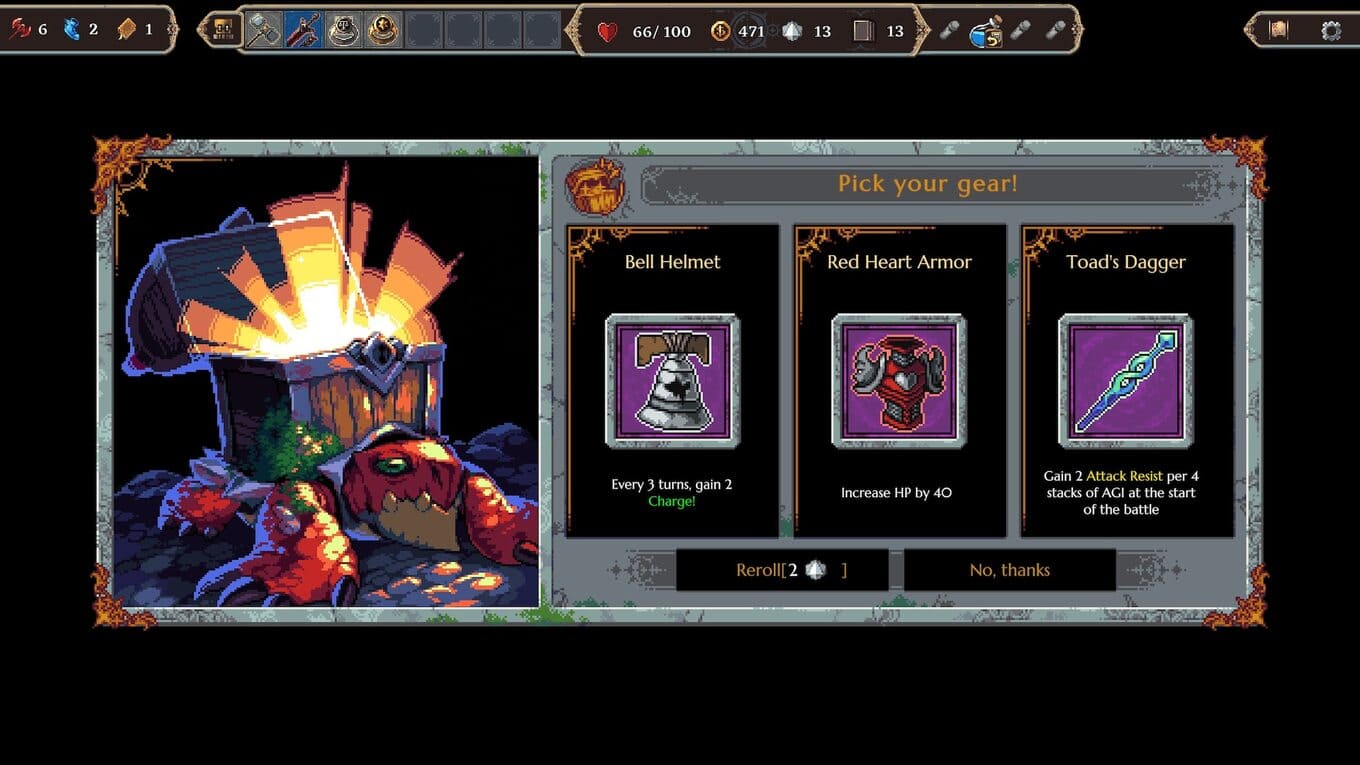Image resolution: width=1360 pixels, height=765 pixels.
Task: Open the deck card icon
Action: click(x=863, y=31)
